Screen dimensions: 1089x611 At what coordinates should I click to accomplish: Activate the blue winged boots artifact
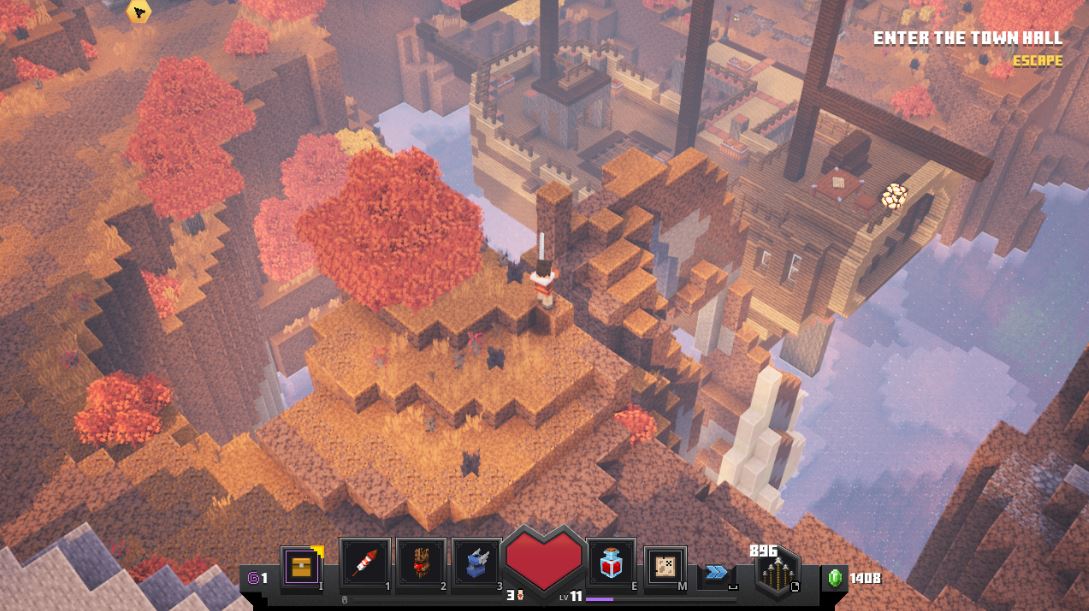click(x=476, y=563)
